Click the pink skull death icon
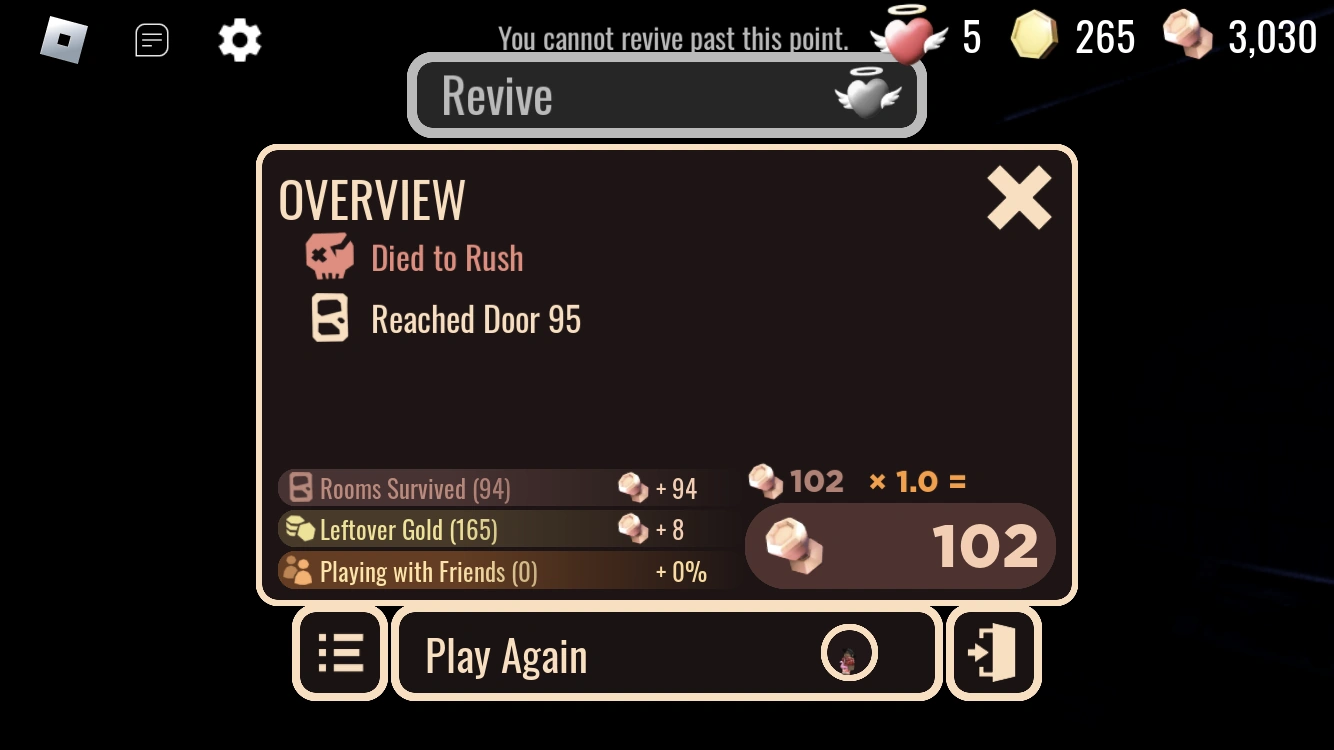 330,257
